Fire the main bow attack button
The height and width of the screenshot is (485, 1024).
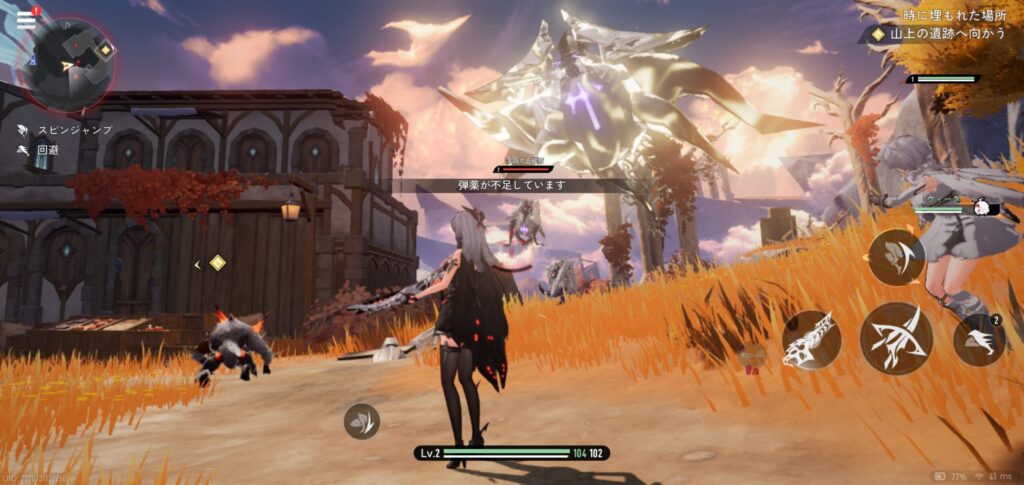[896, 339]
